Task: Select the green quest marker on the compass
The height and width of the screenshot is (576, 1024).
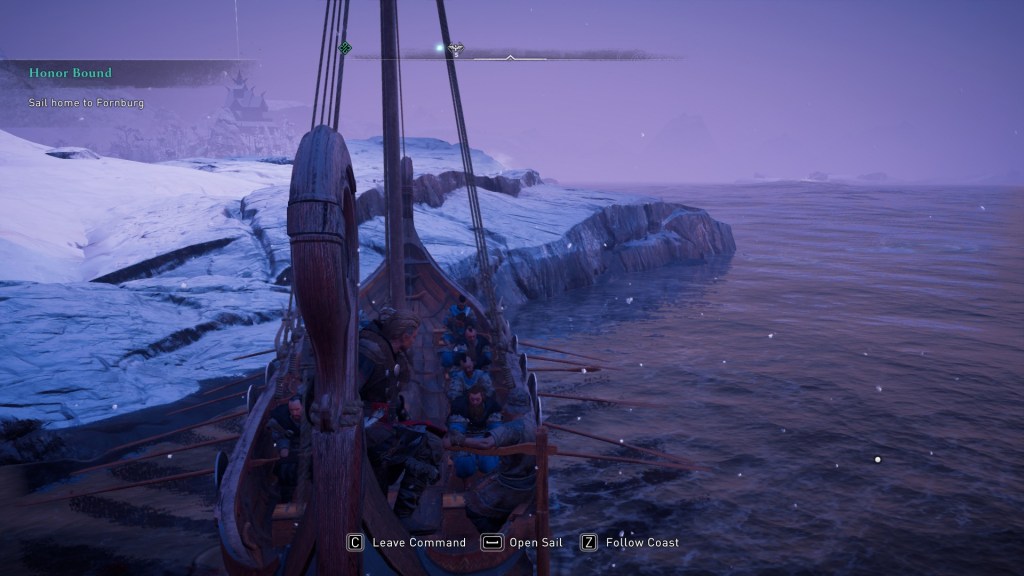Action: pos(345,47)
